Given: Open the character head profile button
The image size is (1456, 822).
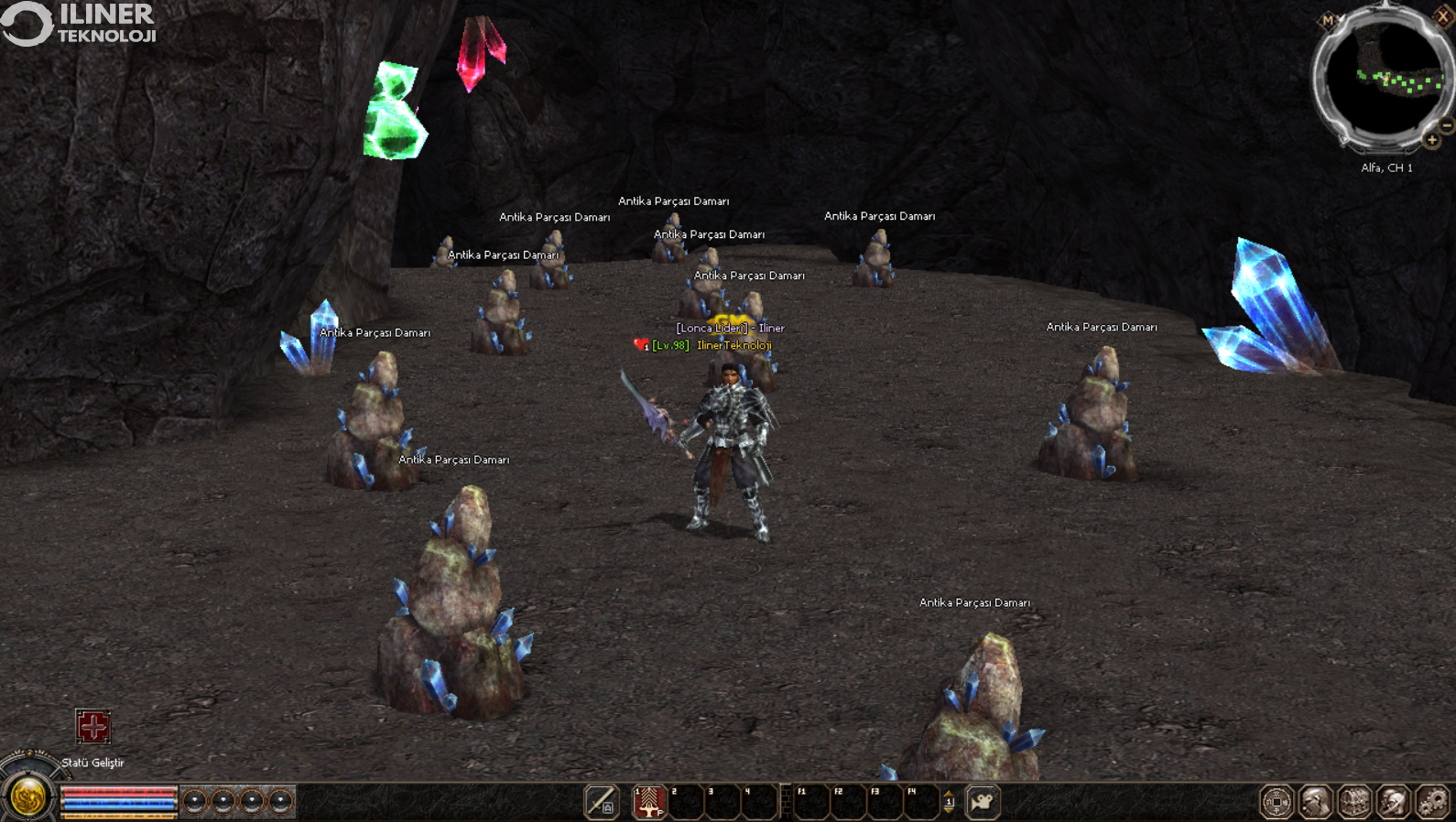Looking at the screenshot, I should click(x=1316, y=802).
